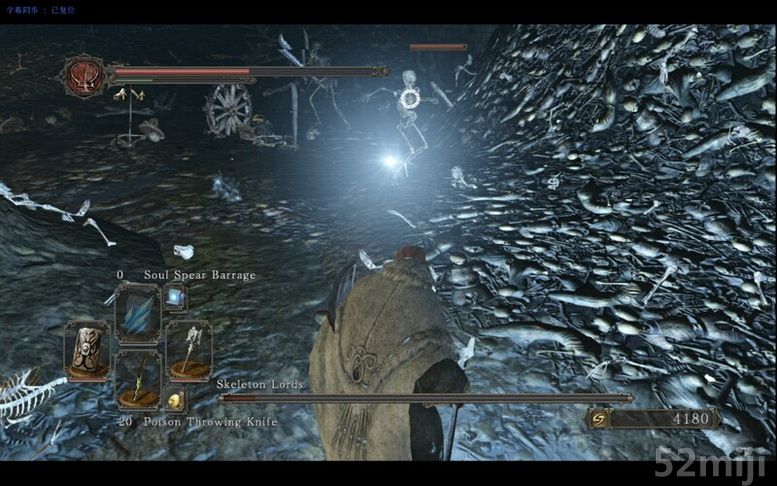Click the red covenant emblem beside health bar

(84, 75)
